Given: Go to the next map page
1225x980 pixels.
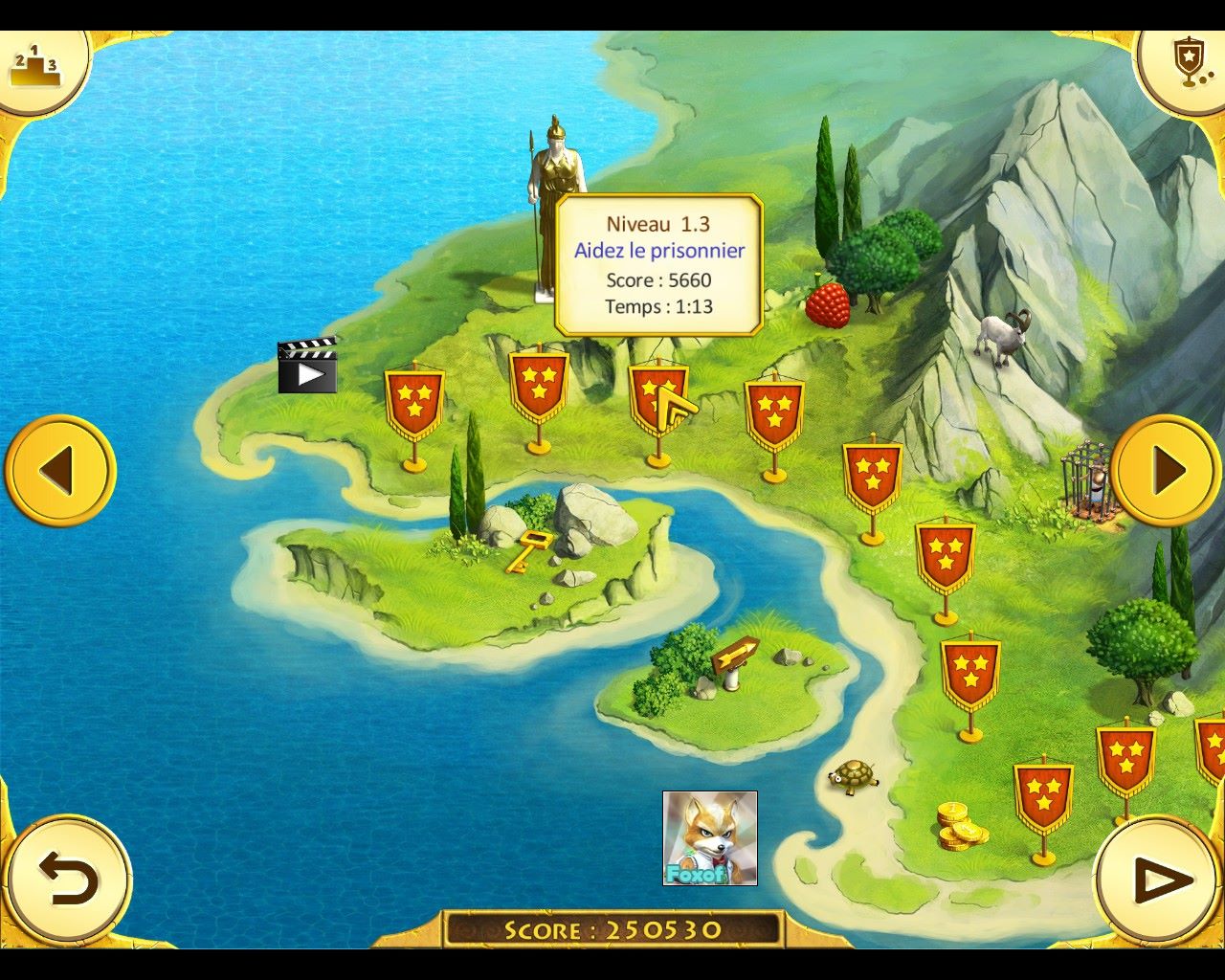Looking at the screenshot, I should tap(1167, 470).
